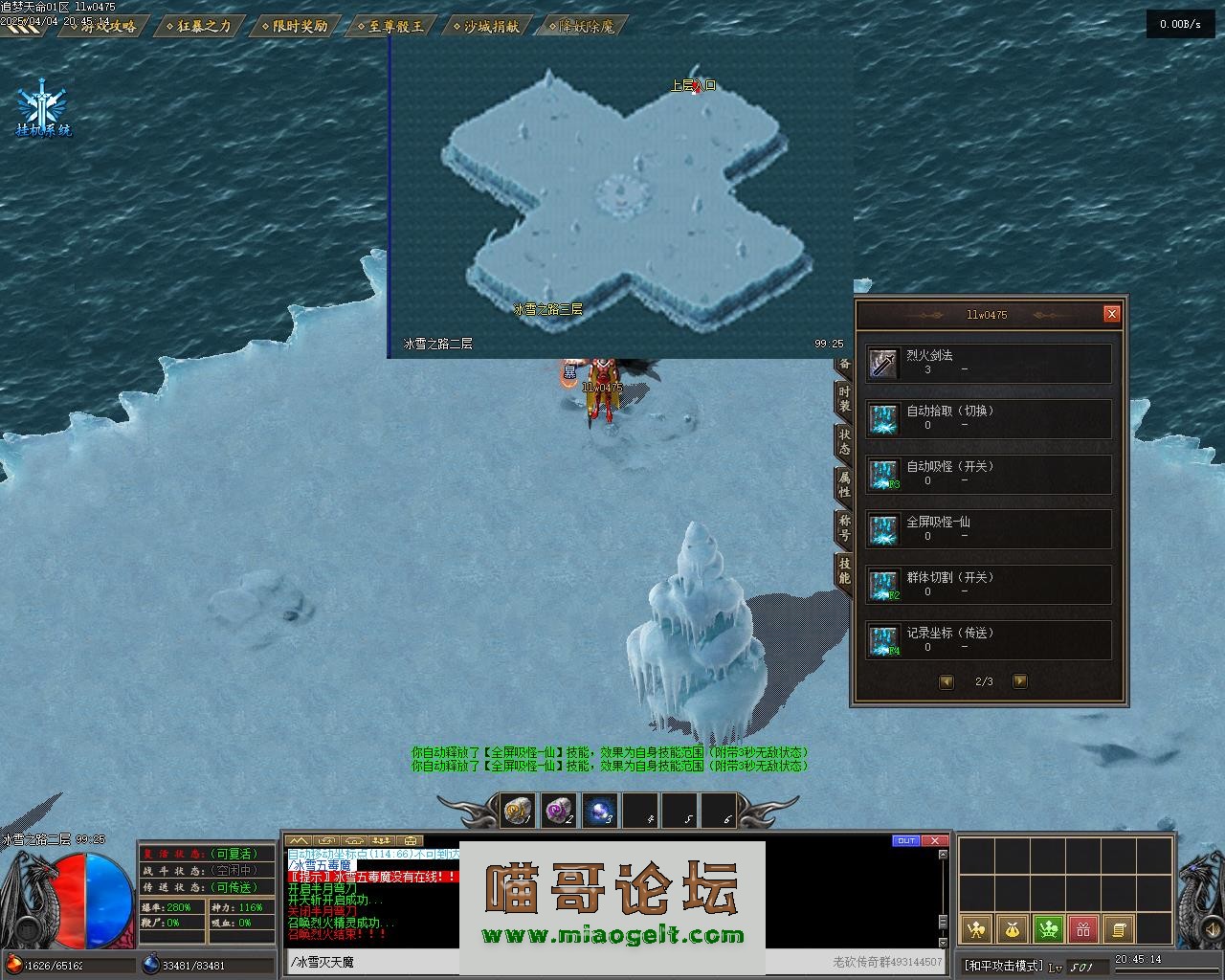Go to the next skills page

click(1019, 681)
